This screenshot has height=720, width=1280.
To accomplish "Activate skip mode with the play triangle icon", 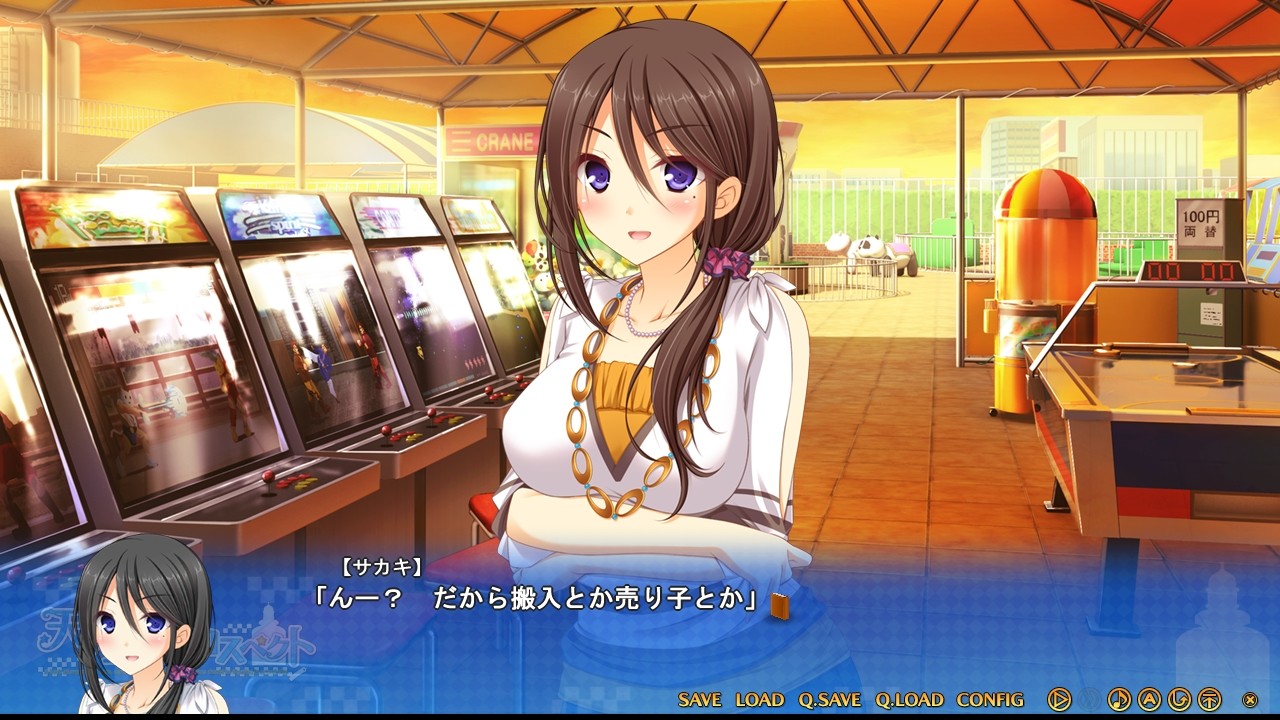I will click(x=1059, y=699).
